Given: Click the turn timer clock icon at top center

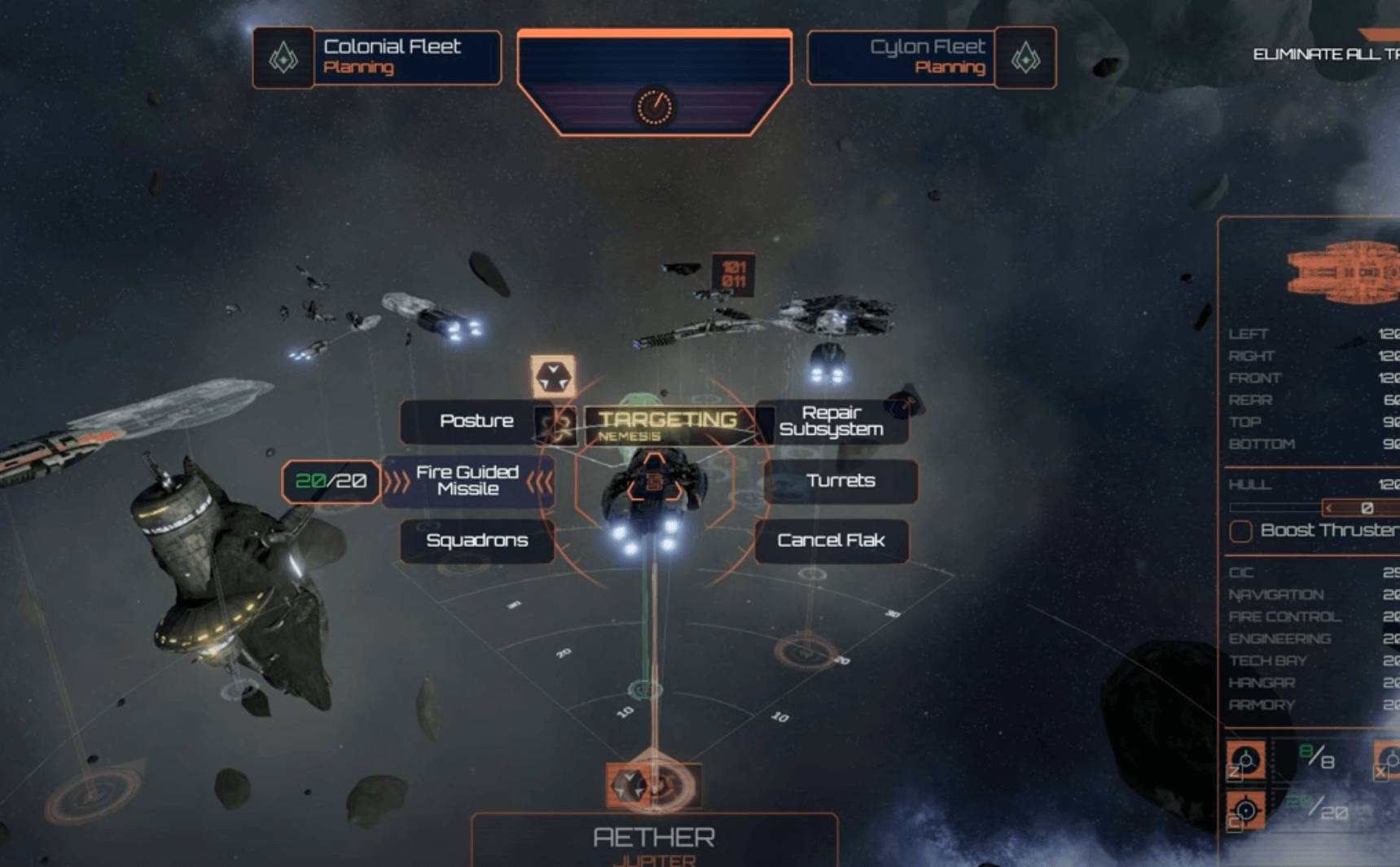Looking at the screenshot, I should coord(654,106).
